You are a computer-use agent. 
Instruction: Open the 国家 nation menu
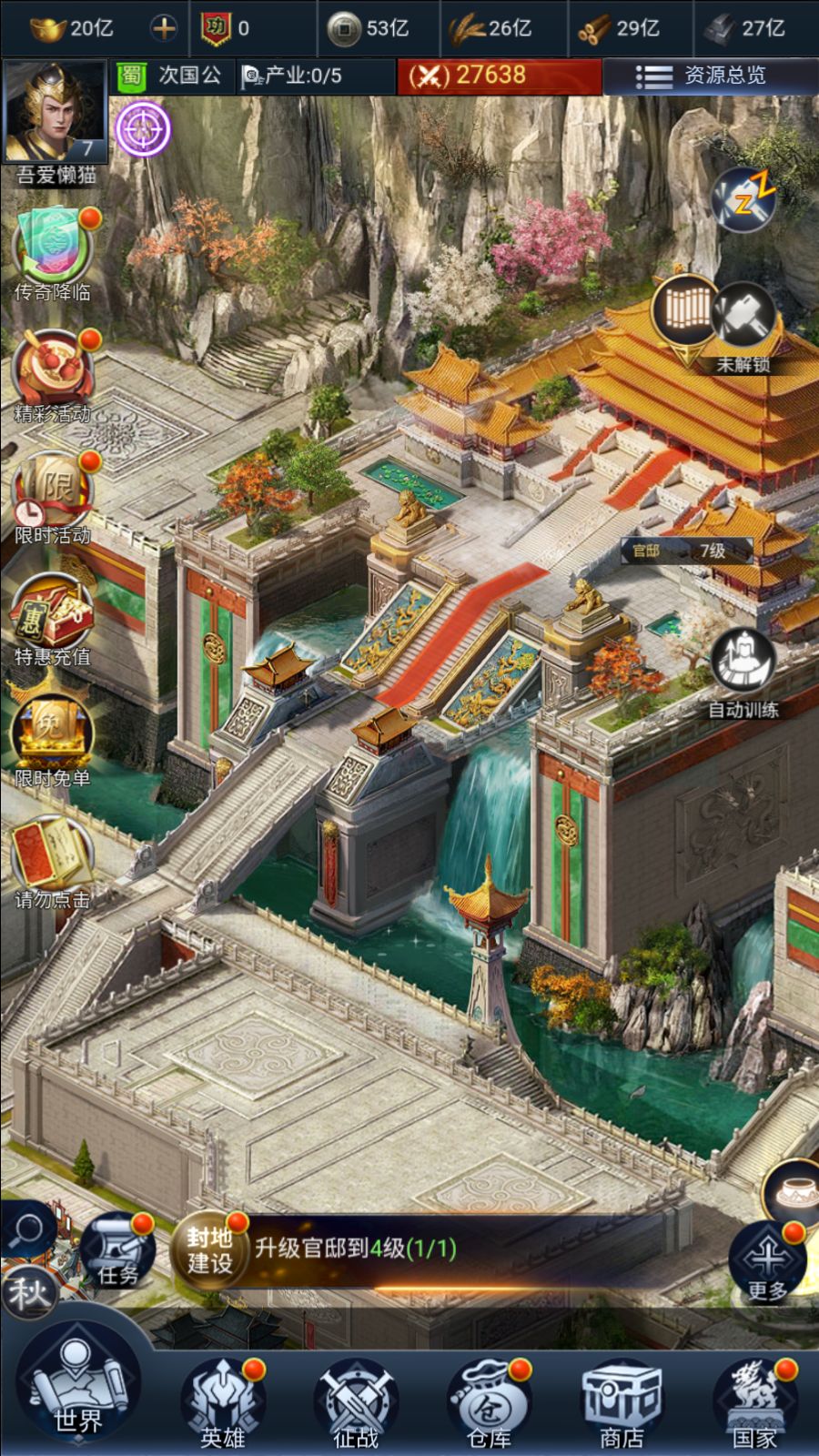click(754, 1402)
